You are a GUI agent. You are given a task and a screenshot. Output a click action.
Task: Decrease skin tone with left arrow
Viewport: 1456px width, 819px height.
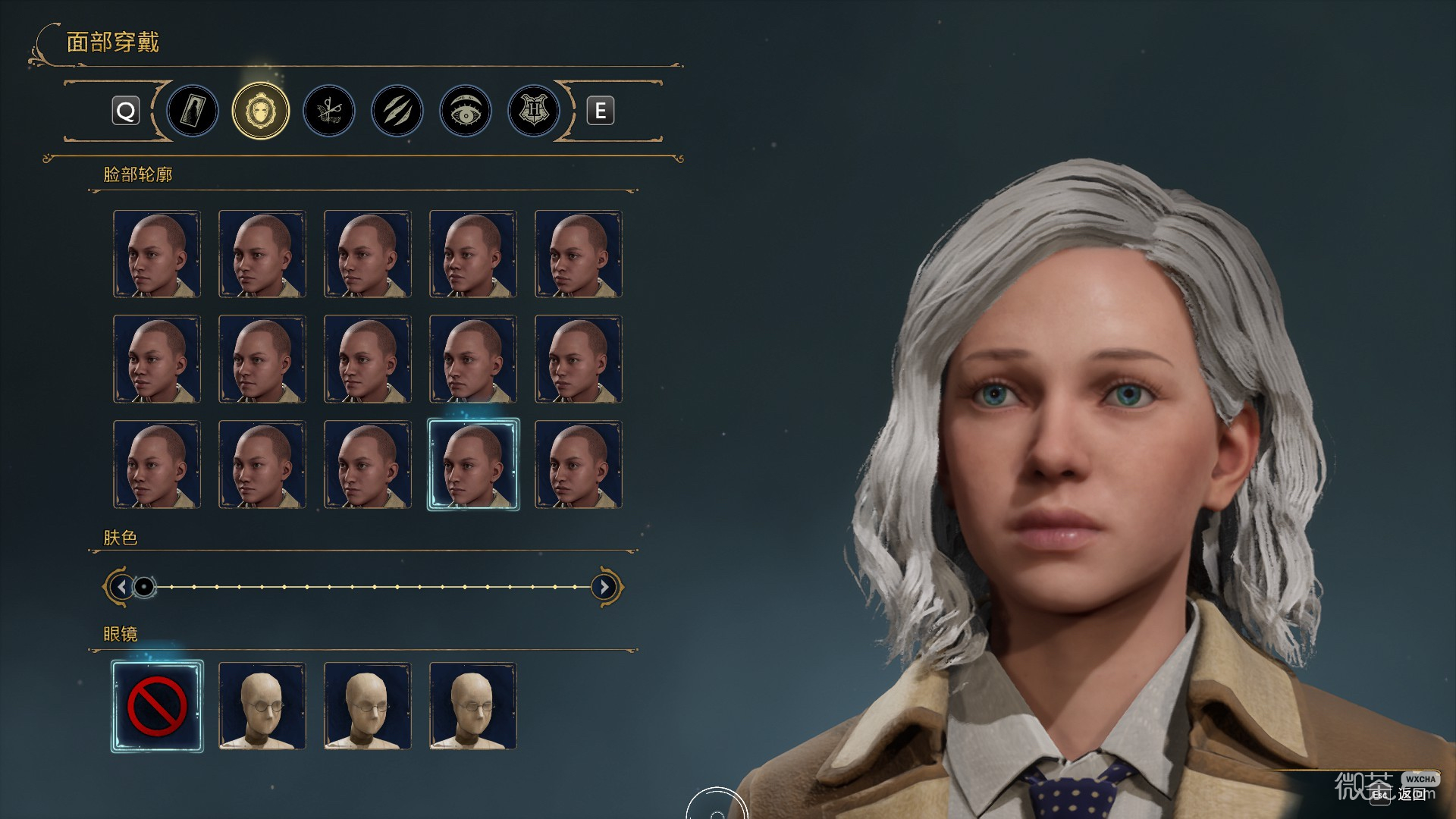click(x=121, y=586)
